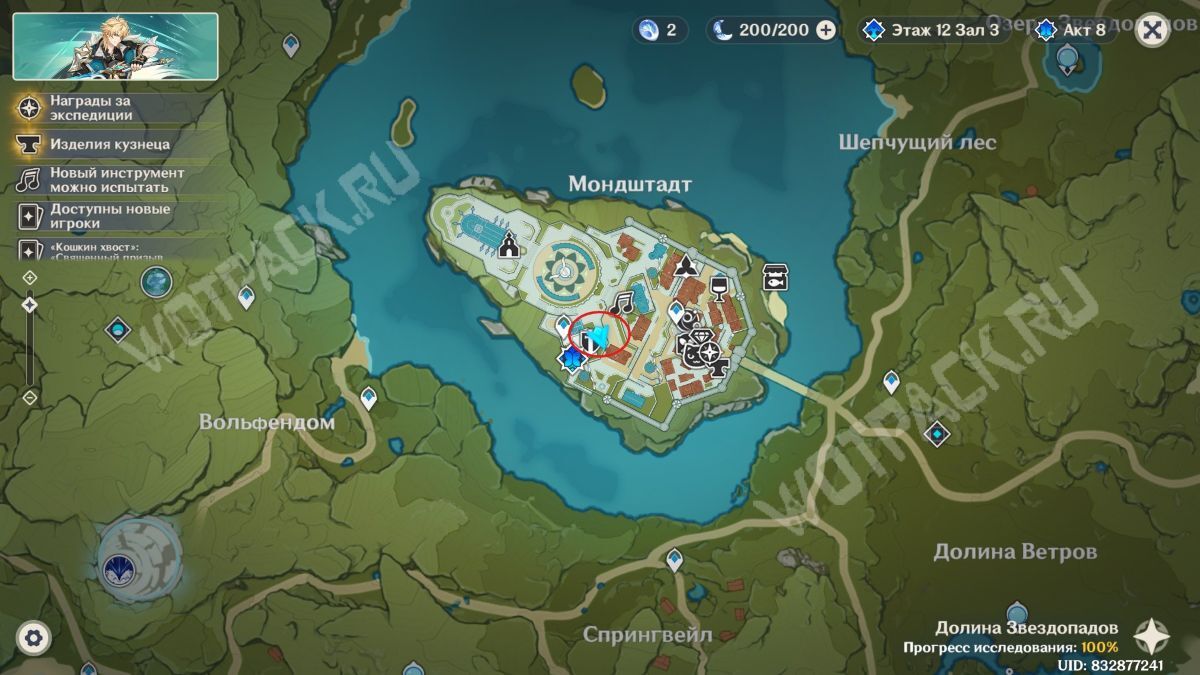Open map settings via the gear icon
The width and height of the screenshot is (1200, 675).
[x=34, y=637]
